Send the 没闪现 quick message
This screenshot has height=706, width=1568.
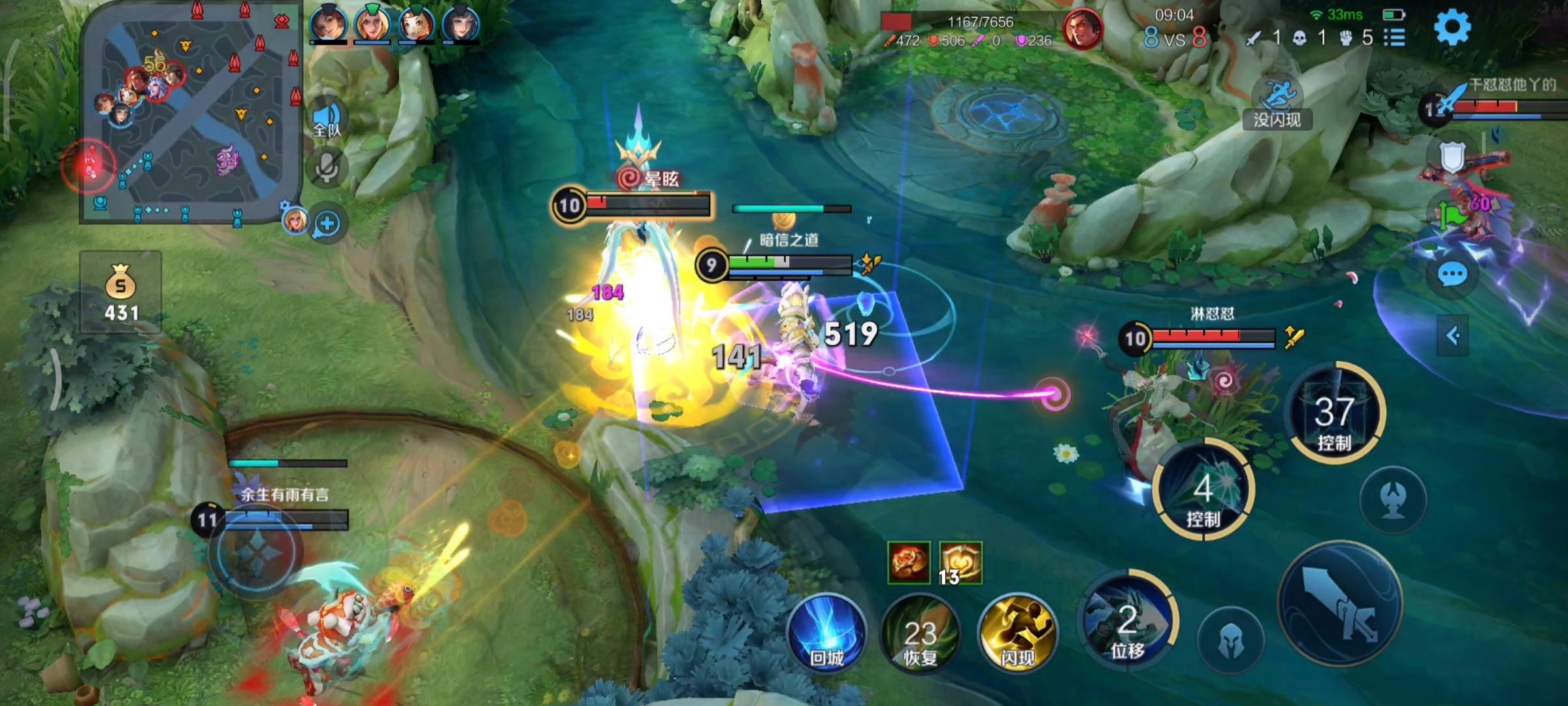[x=1277, y=103]
